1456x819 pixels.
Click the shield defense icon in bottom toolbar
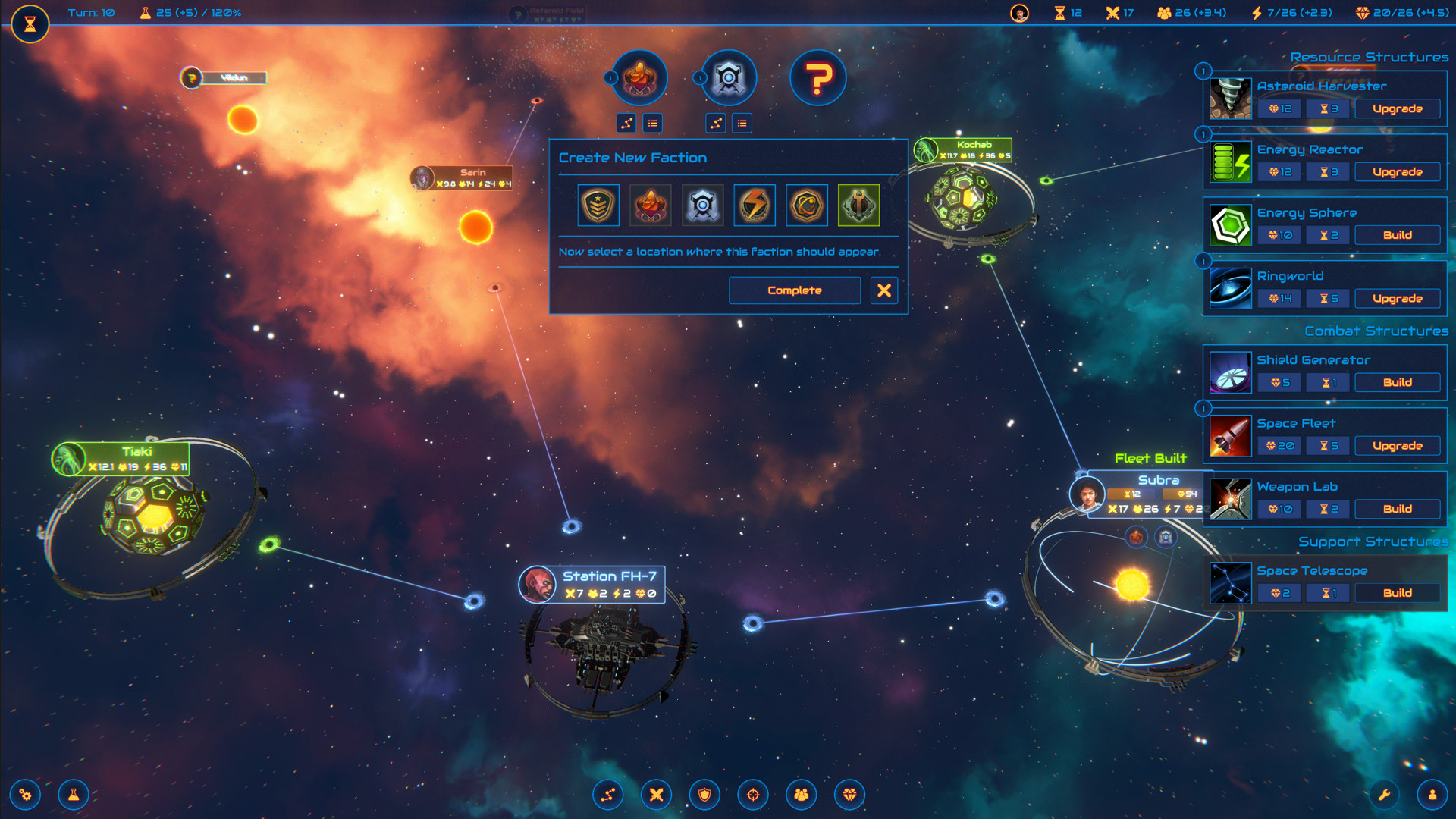[x=704, y=794]
